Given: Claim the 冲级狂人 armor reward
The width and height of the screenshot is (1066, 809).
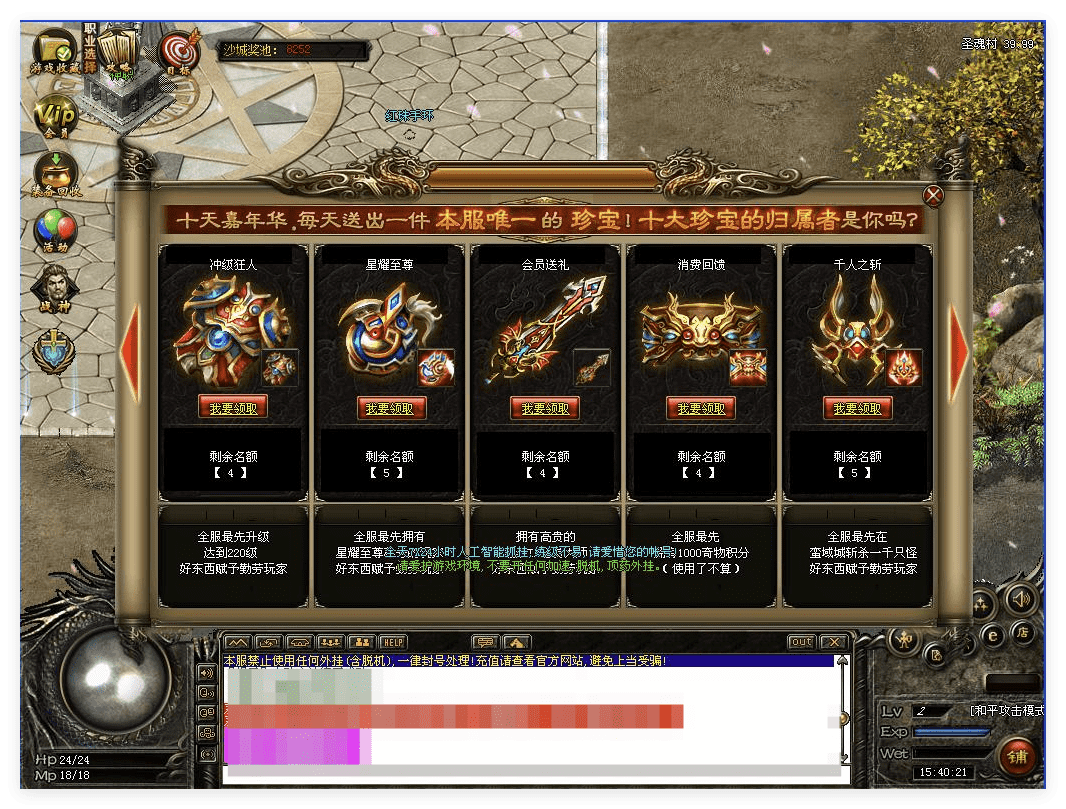Looking at the screenshot, I should coord(233,408).
